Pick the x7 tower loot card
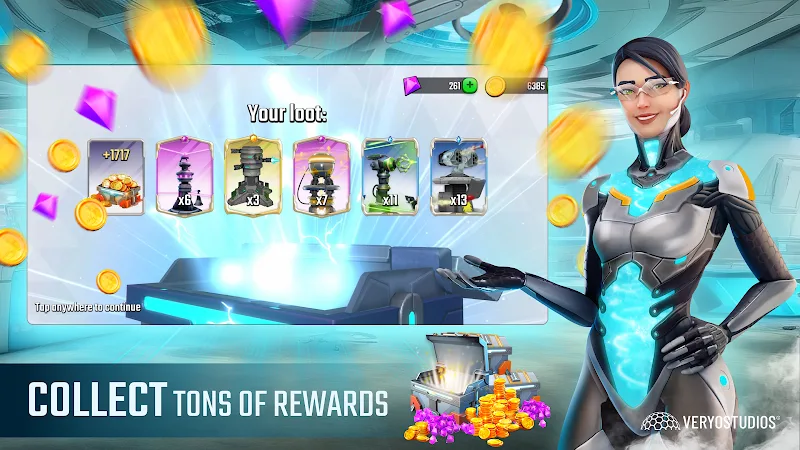 coord(321,175)
